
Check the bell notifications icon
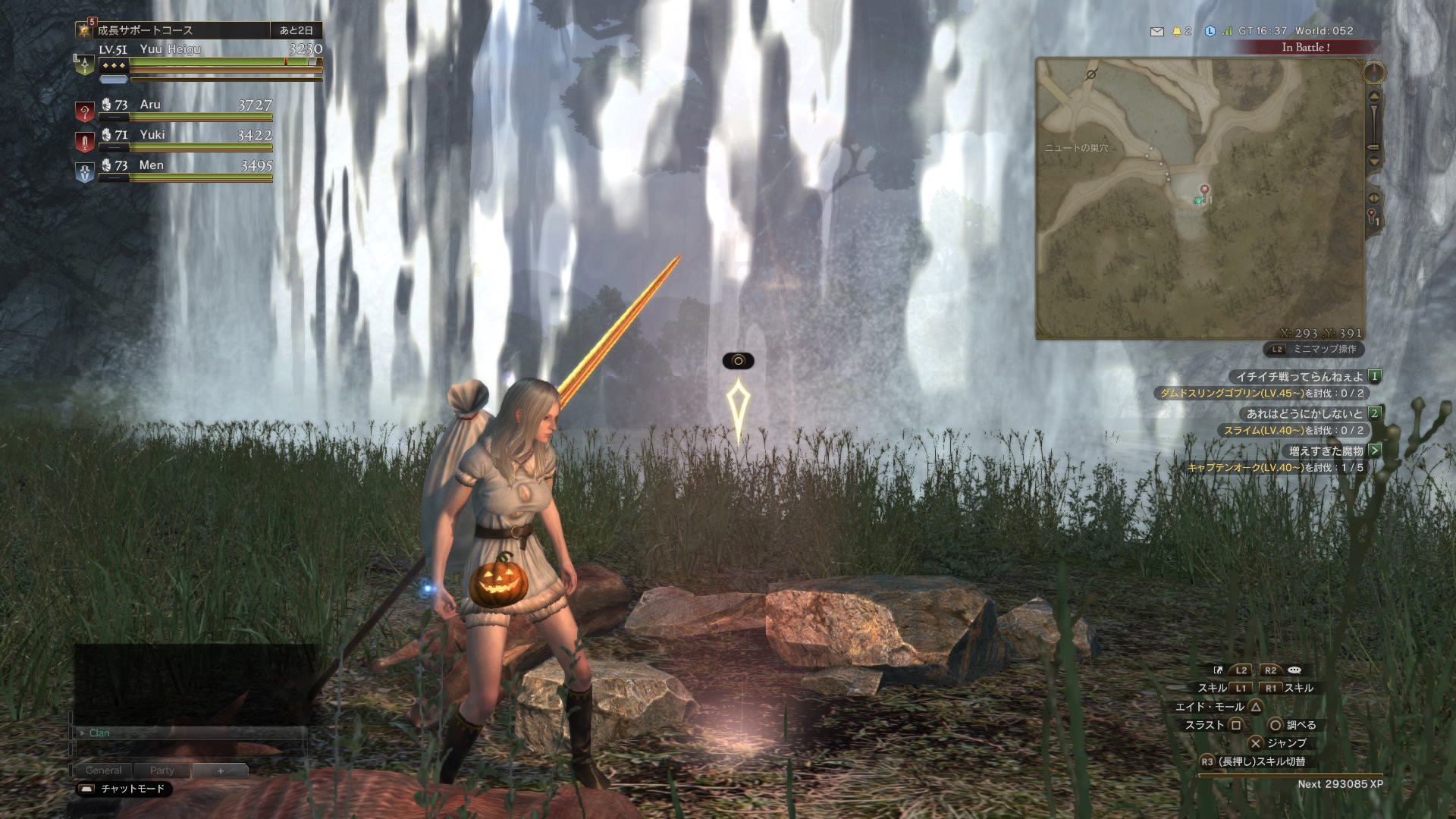pyautogui.click(x=1177, y=31)
